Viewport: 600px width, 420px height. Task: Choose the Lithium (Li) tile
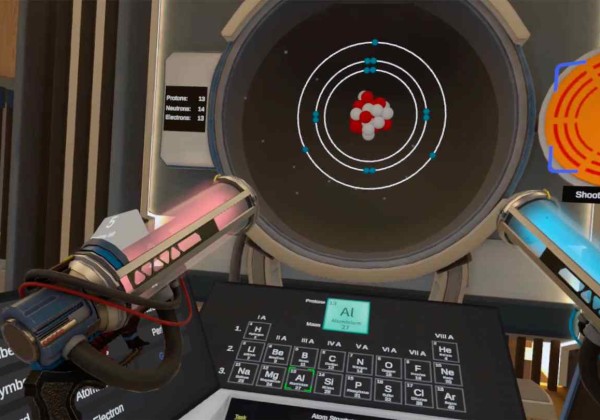252,353
